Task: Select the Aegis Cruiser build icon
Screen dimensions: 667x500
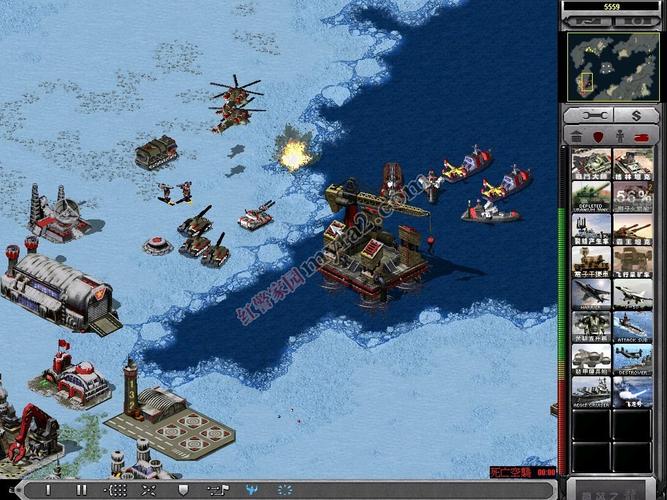Action: point(591,390)
